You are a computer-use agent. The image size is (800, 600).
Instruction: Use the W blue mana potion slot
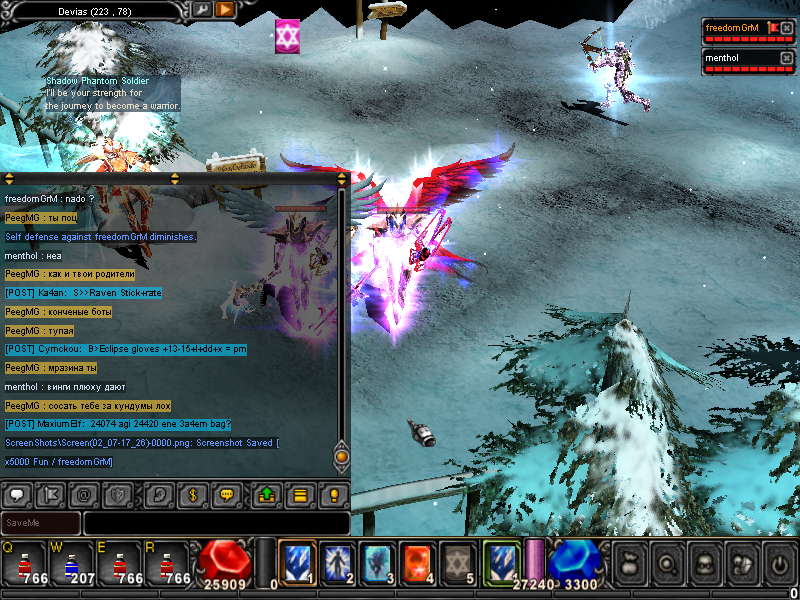(x=68, y=565)
